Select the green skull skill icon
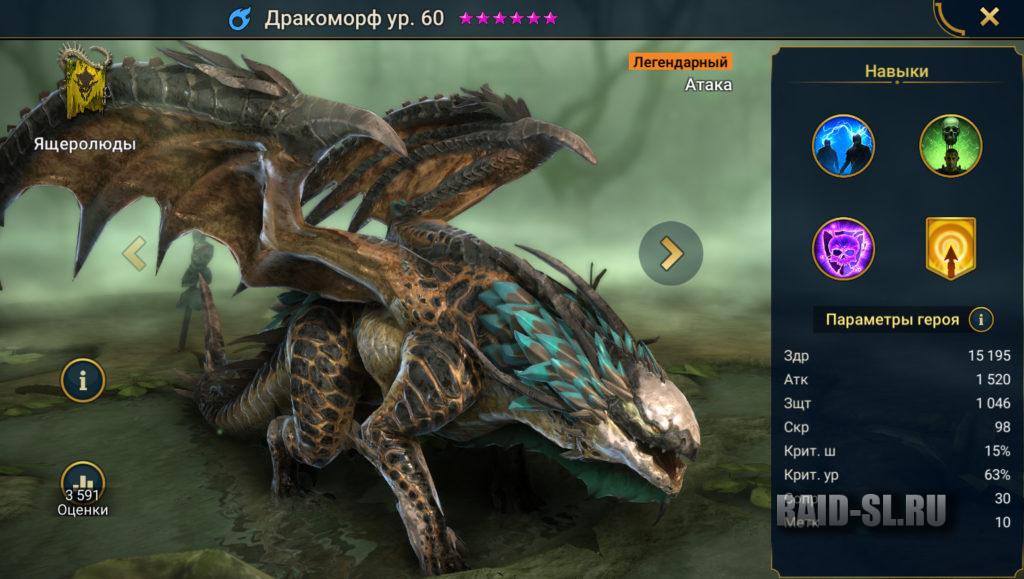 pos(950,145)
